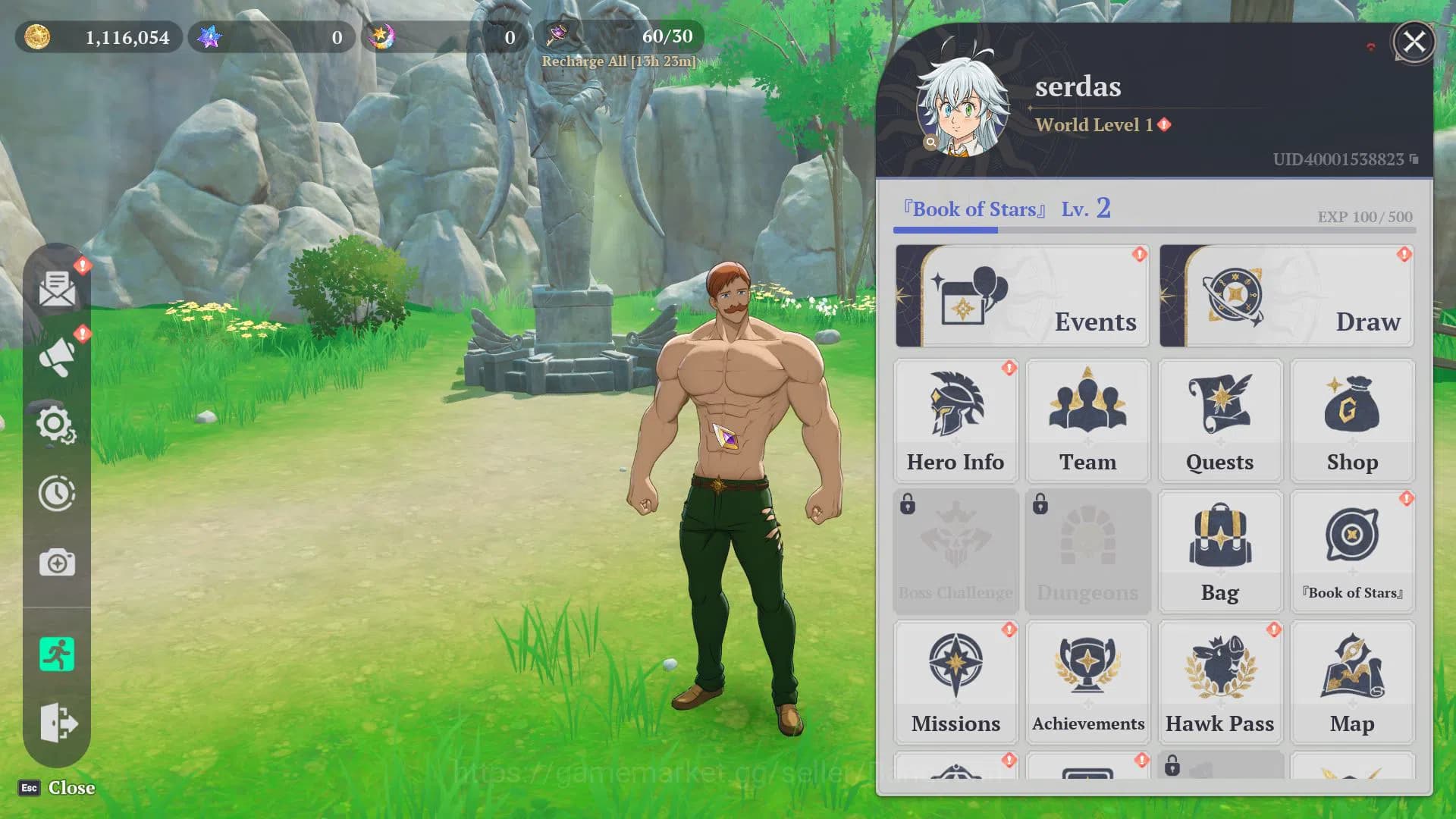Screen dimensions: 1456x819
Task: Open the Bag inventory
Action: (x=1219, y=551)
